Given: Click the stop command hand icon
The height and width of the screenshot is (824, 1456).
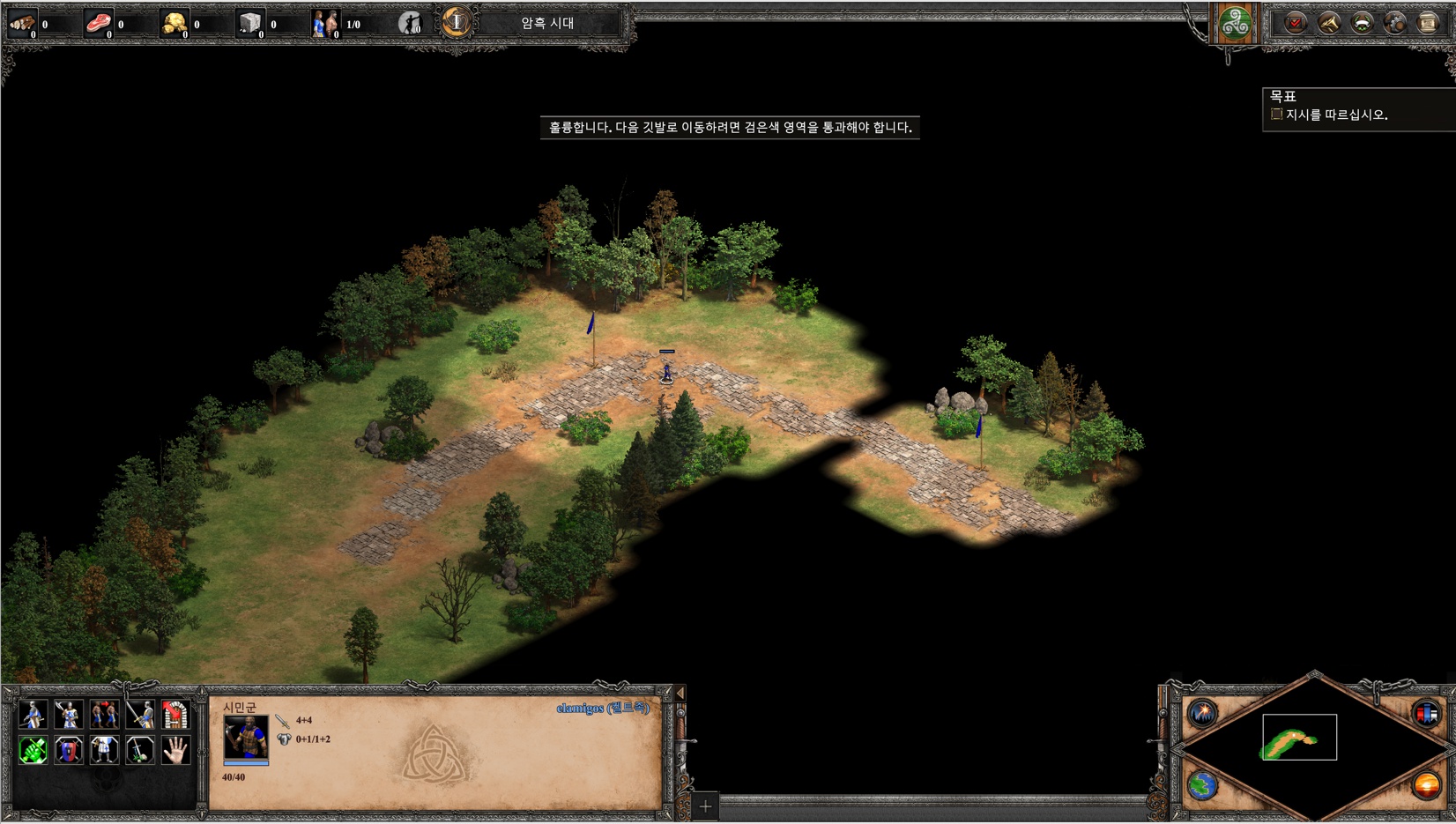Looking at the screenshot, I should click(x=175, y=750).
